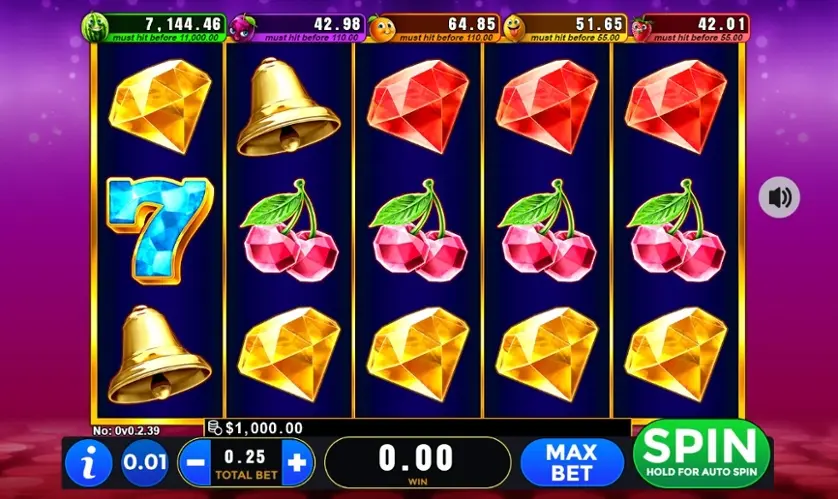Increase total bet with plus button
The height and width of the screenshot is (499, 838).
(296, 463)
